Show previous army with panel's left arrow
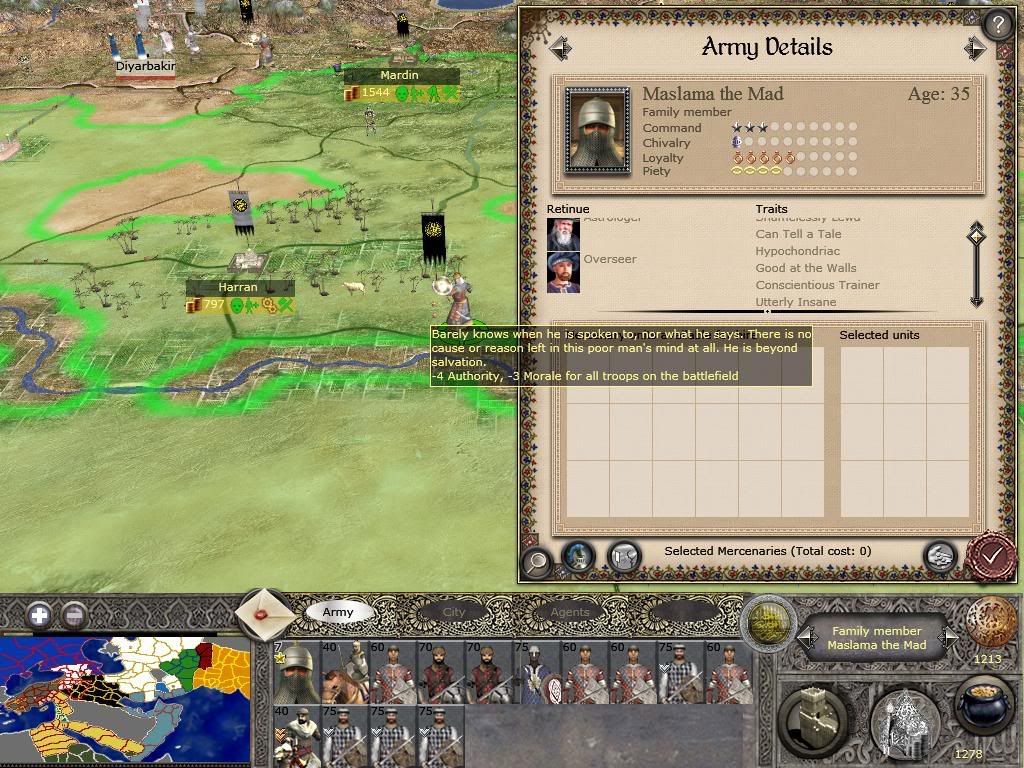 560,48
